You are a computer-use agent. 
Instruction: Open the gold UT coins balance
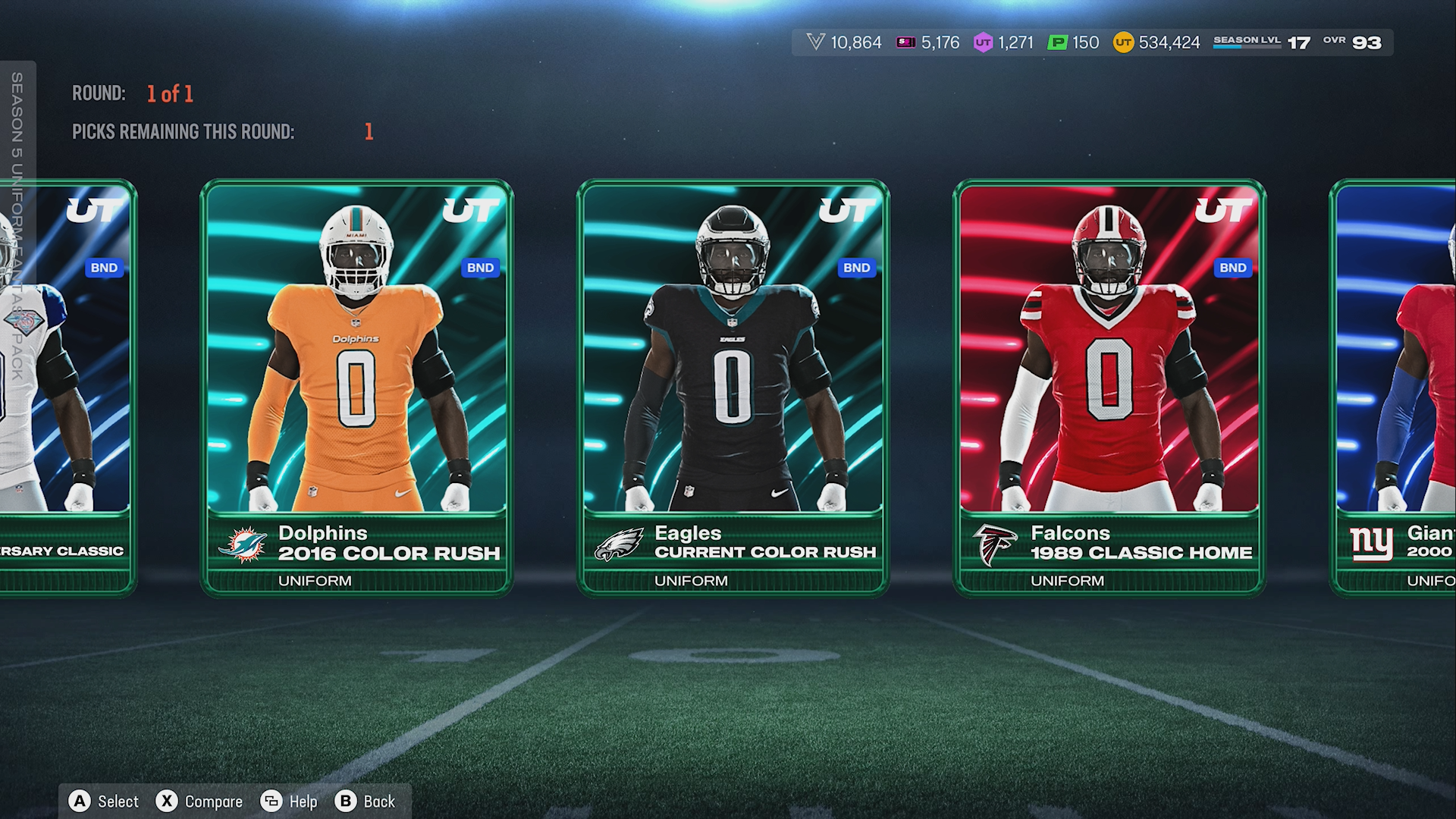pos(1156,42)
